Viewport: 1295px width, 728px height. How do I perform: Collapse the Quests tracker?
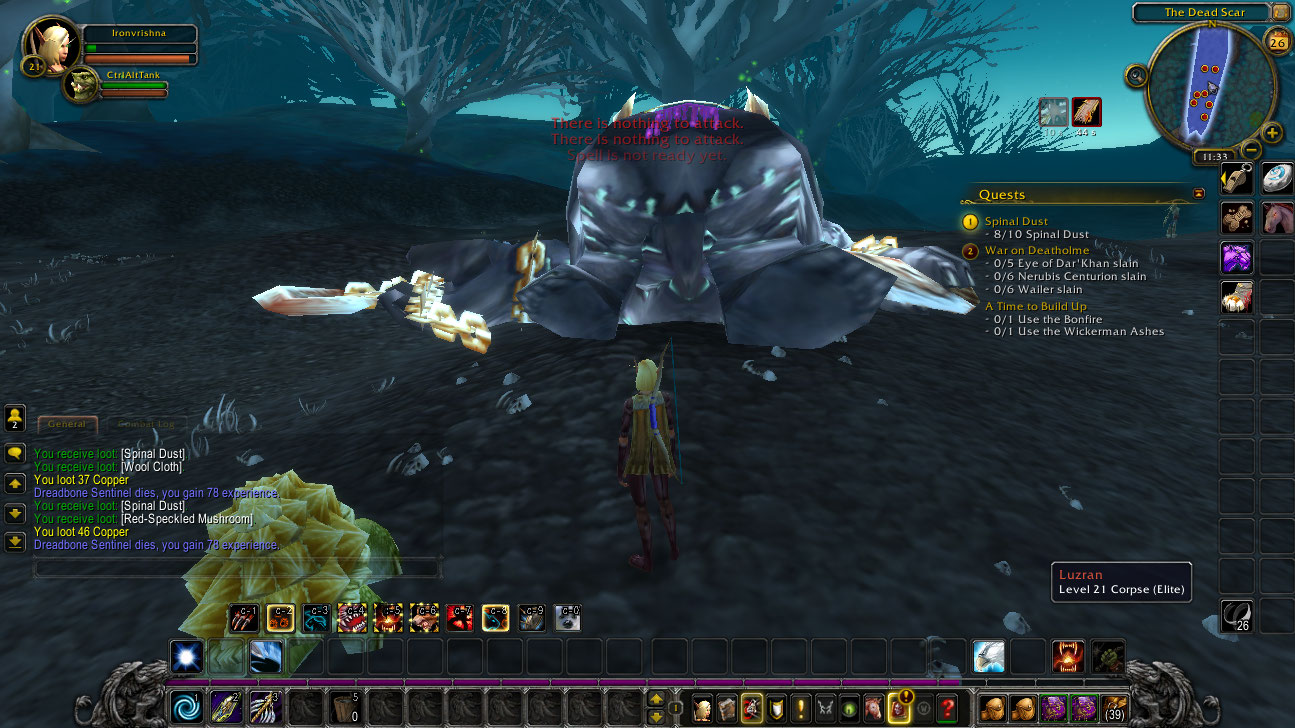(1199, 194)
